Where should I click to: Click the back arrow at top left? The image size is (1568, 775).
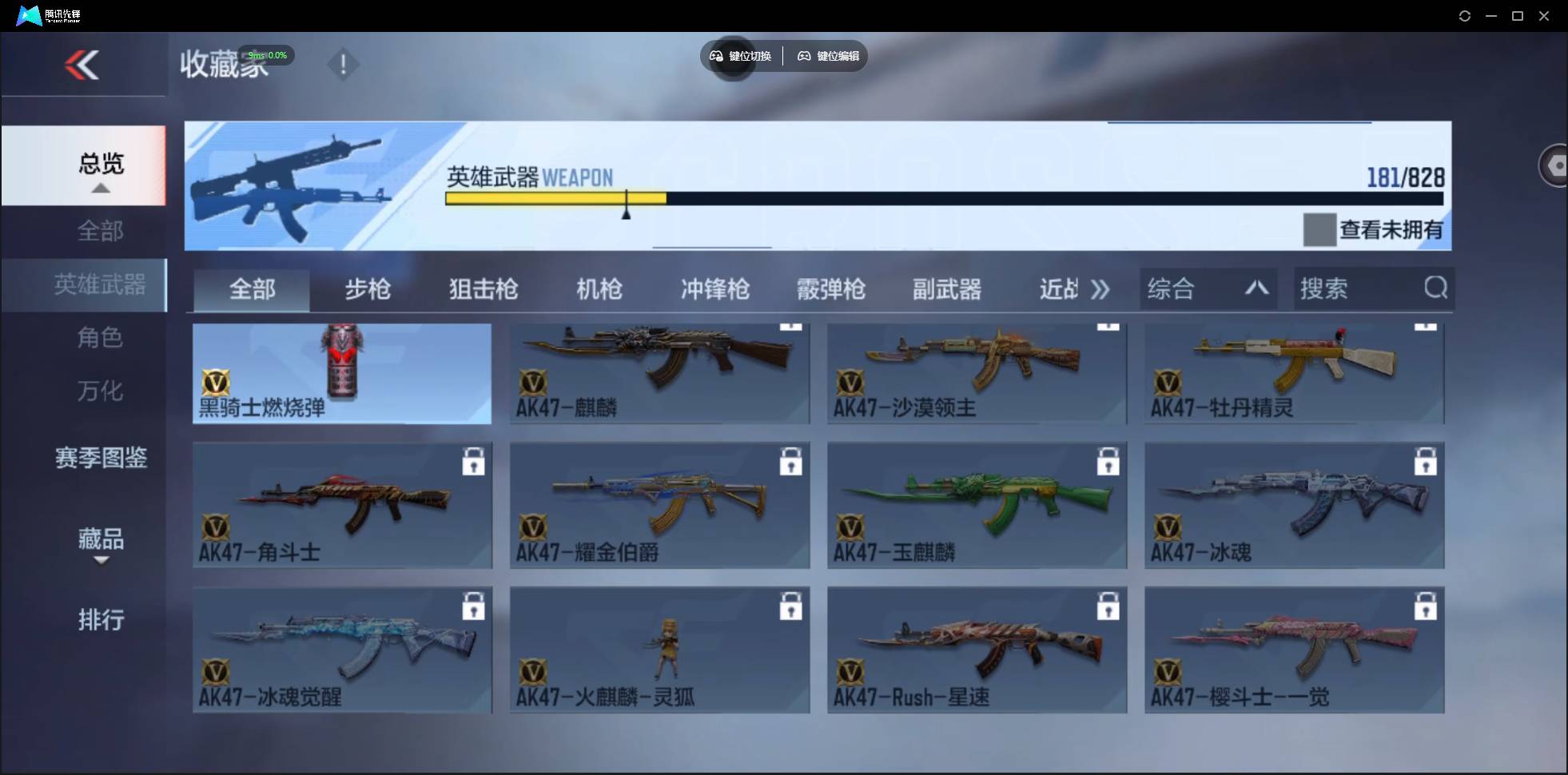(83, 65)
